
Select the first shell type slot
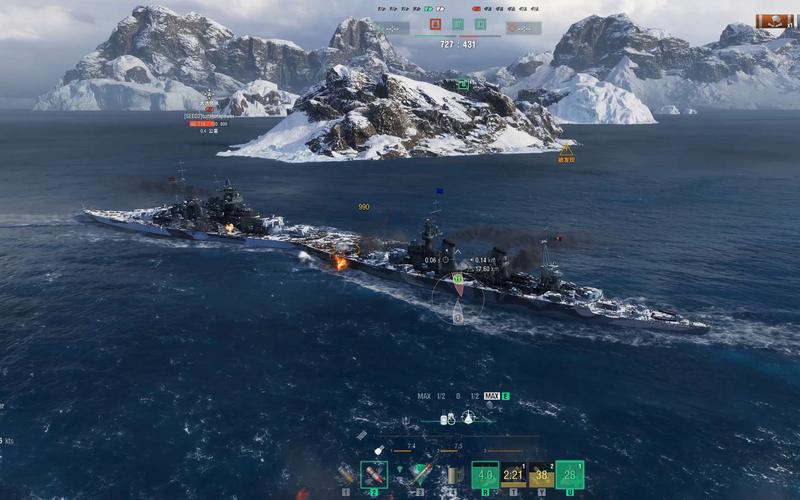pyautogui.click(x=347, y=473)
